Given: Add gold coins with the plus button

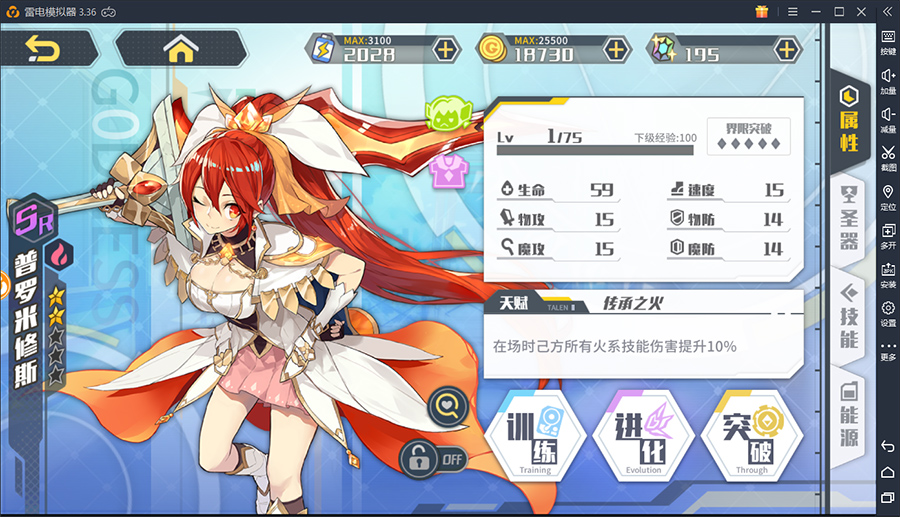Looking at the screenshot, I should [617, 48].
